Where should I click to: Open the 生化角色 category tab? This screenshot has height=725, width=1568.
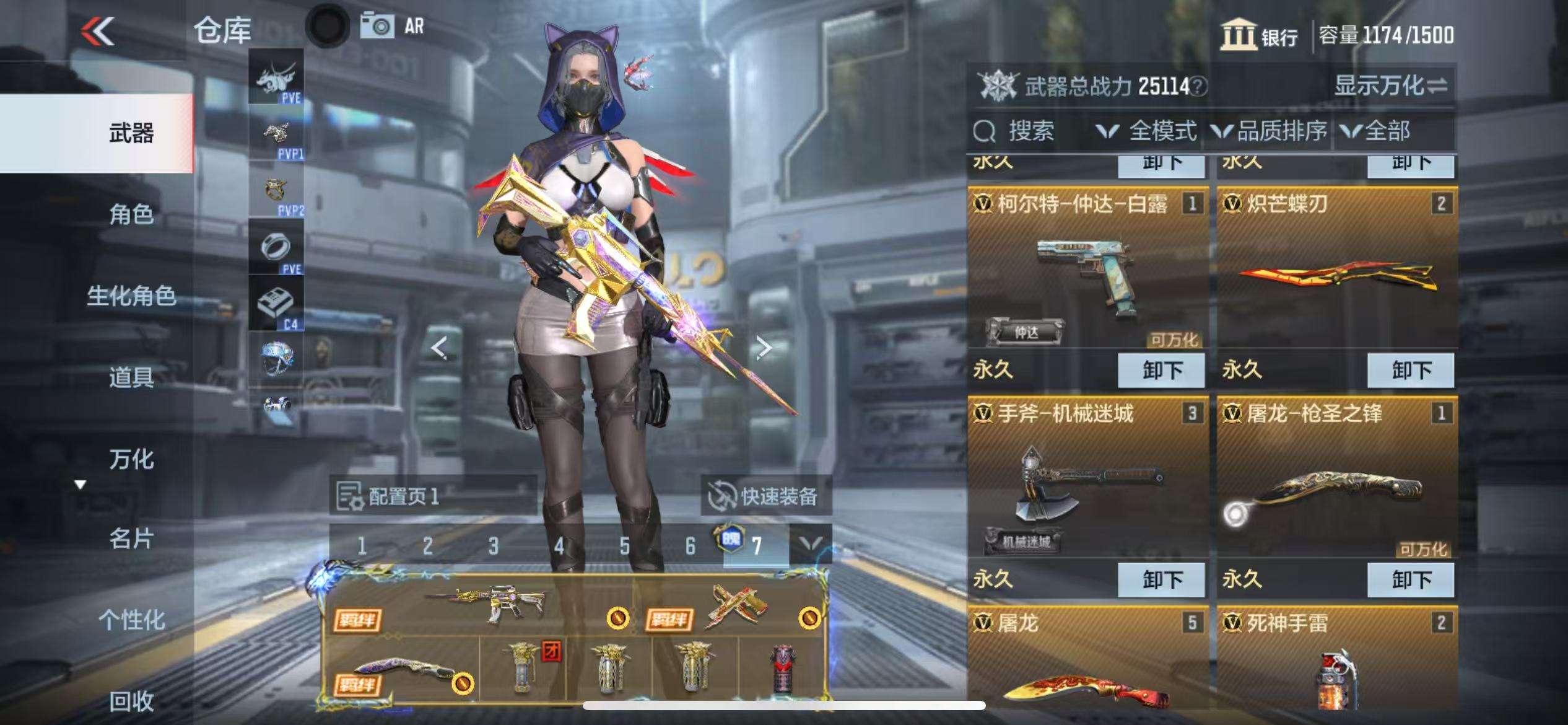point(131,296)
